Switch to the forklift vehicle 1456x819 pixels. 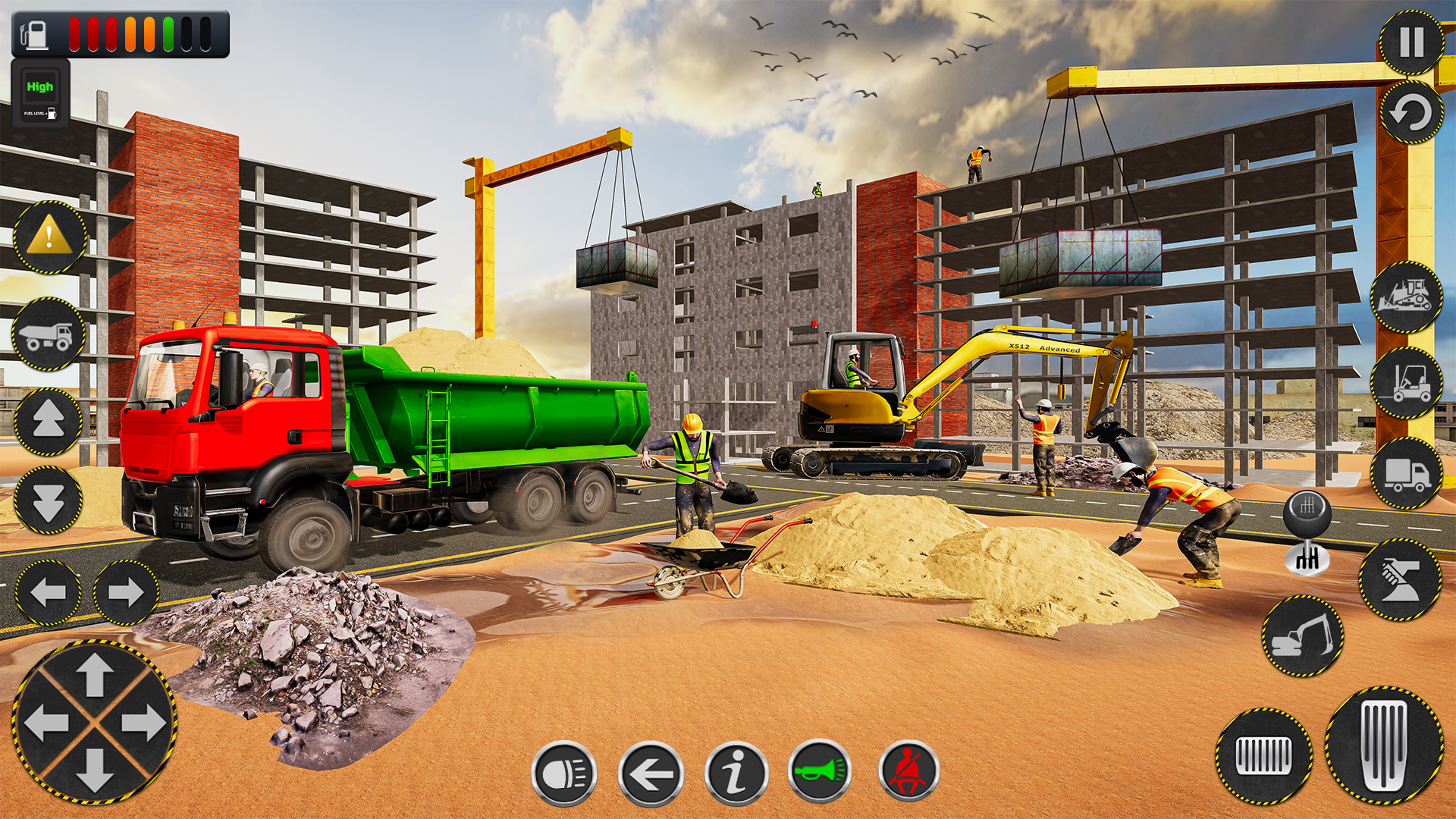click(1406, 383)
